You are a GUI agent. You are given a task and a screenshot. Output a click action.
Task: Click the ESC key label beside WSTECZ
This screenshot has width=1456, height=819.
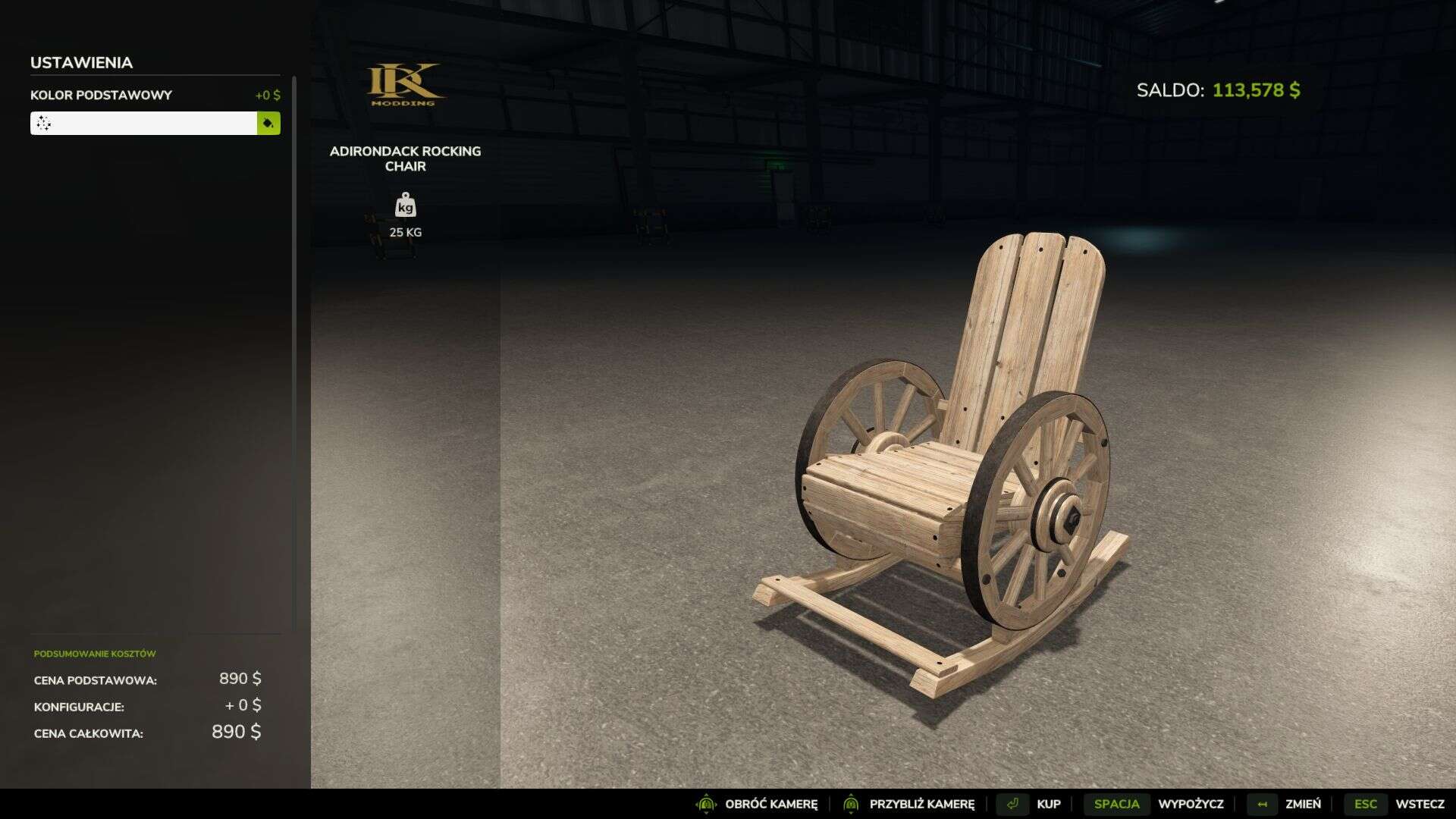point(1366,803)
